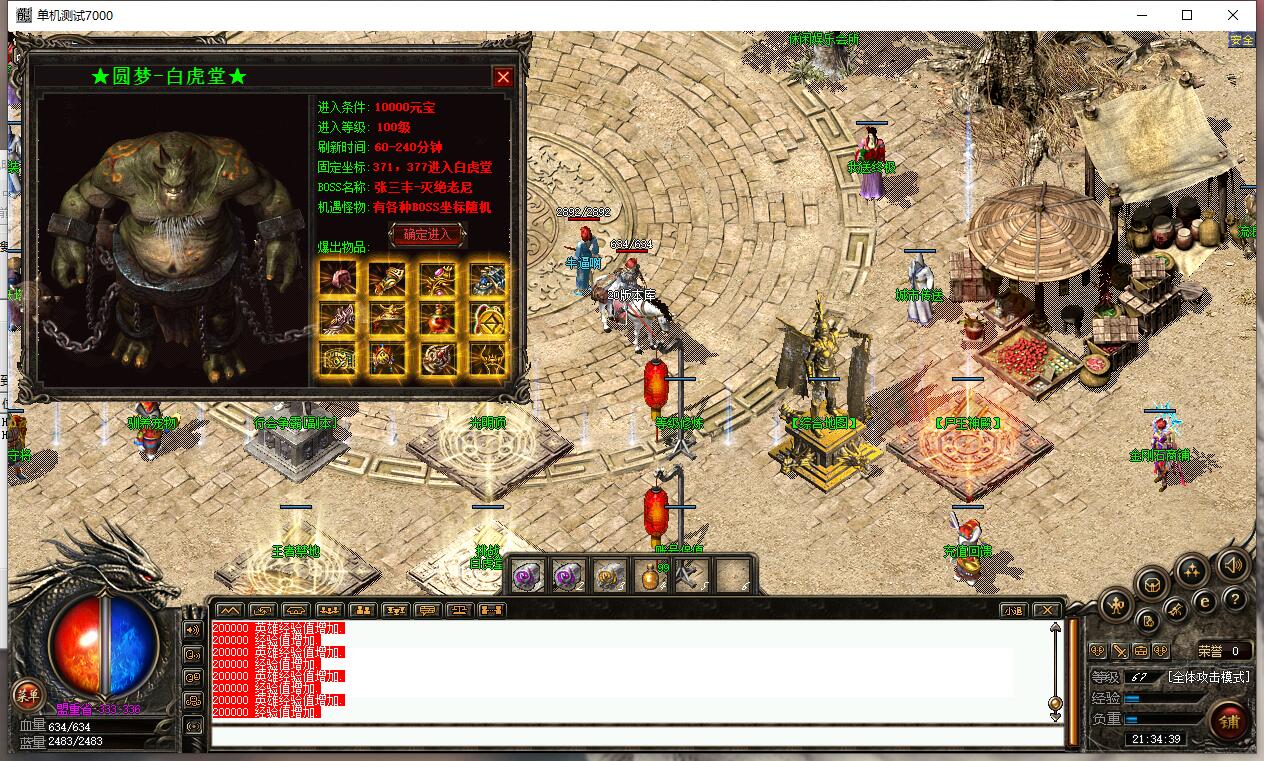
Task: Open the round 菜单 menu button
Action: 27,695
